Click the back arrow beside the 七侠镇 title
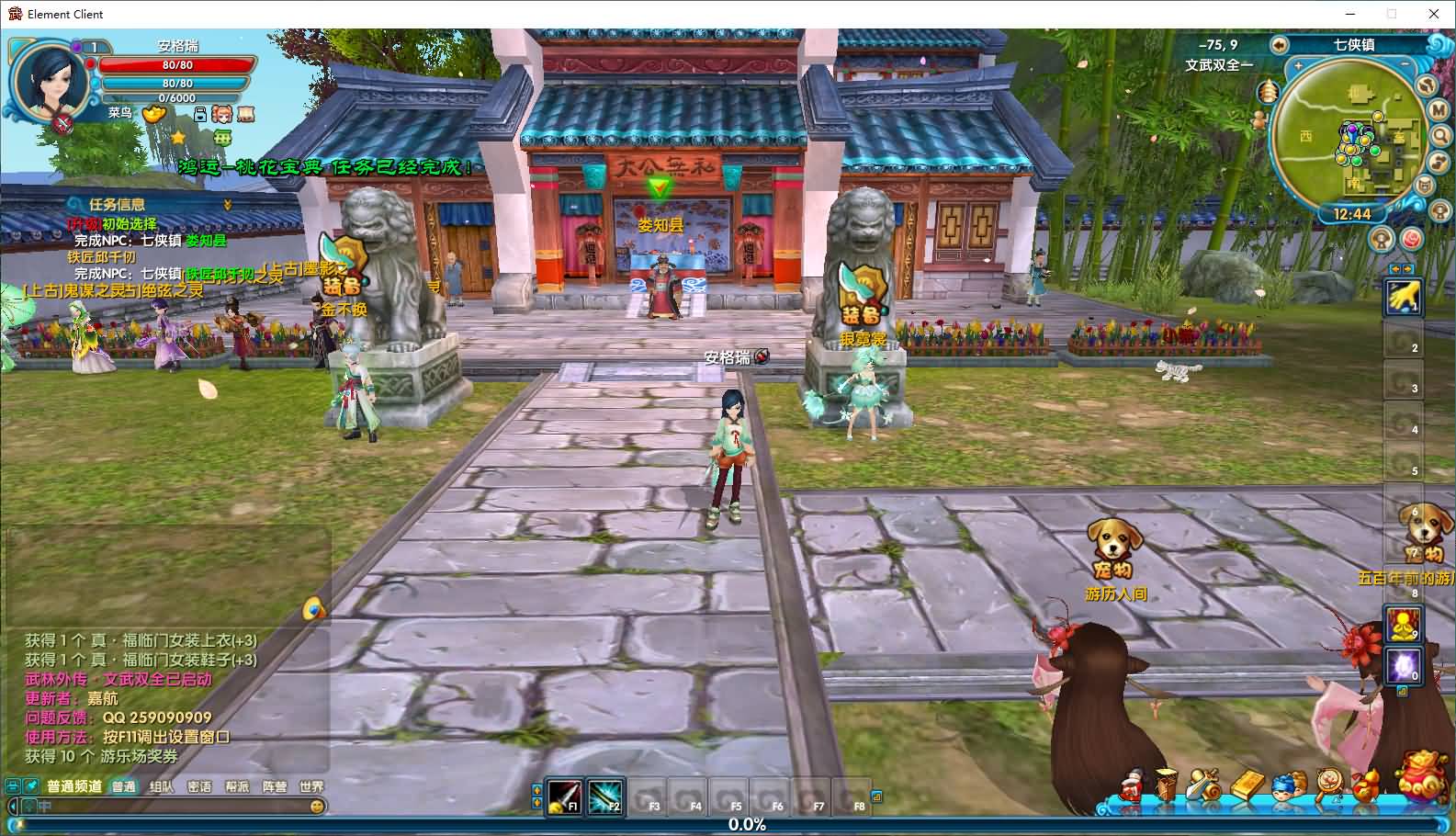 pos(1279,45)
